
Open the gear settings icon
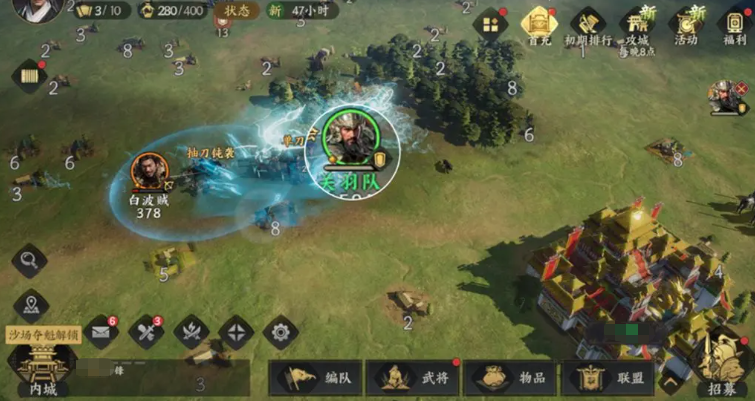click(x=281, y=332)
